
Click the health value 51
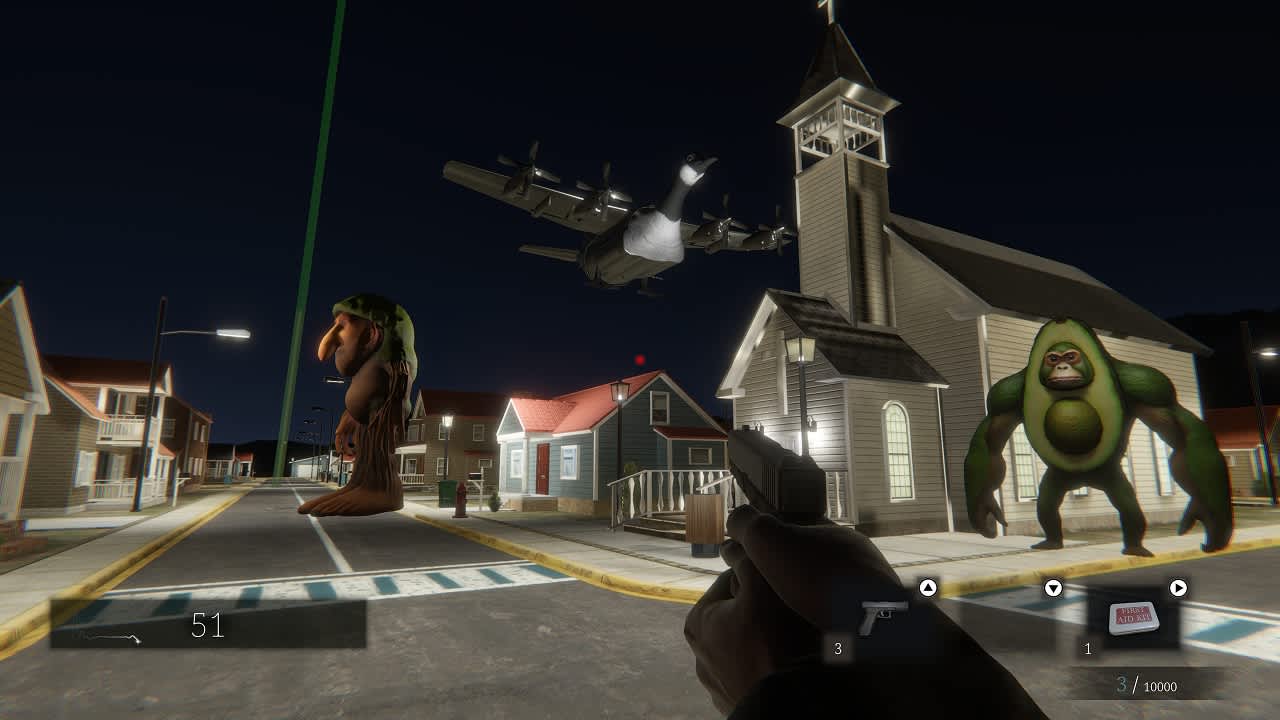(207, 622)
